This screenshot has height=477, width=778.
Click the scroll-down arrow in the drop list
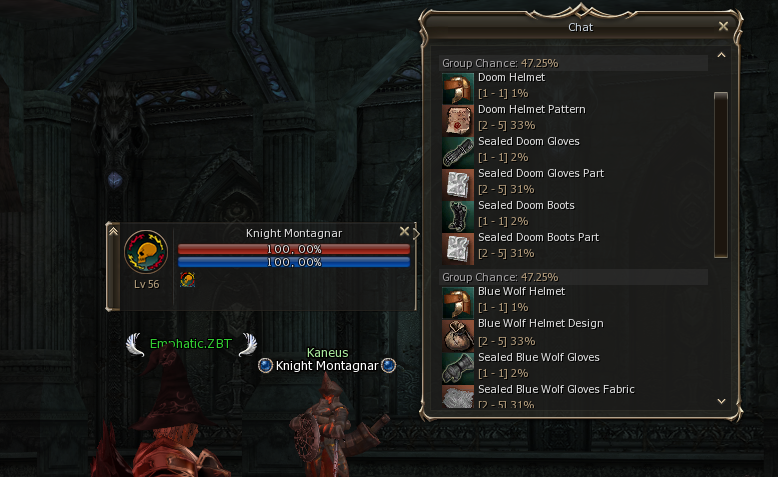tap(720, 400)
